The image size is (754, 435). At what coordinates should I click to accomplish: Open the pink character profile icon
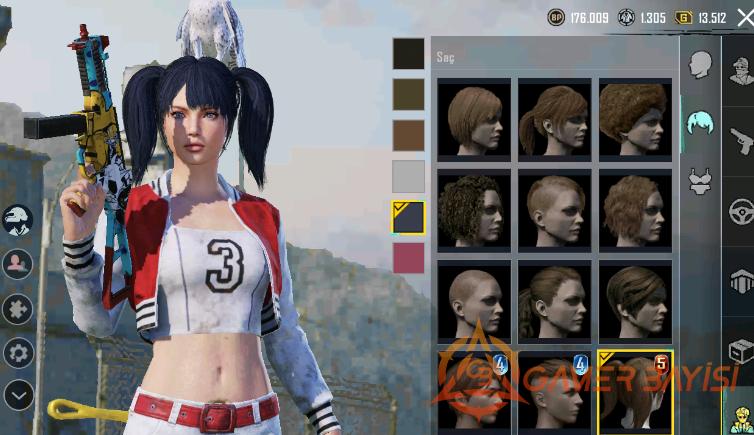click(18, 264)
